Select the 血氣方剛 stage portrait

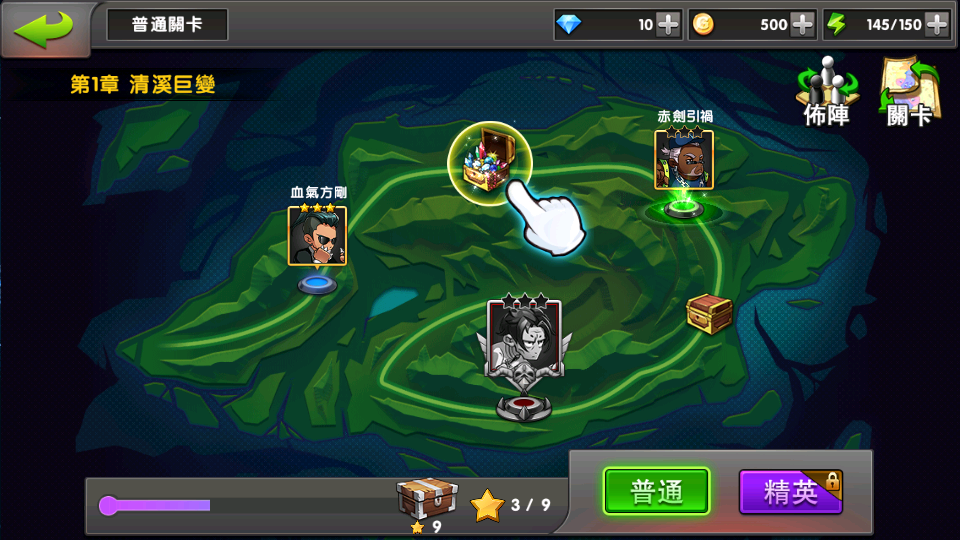pyautogui.click(x=317, y=236)
